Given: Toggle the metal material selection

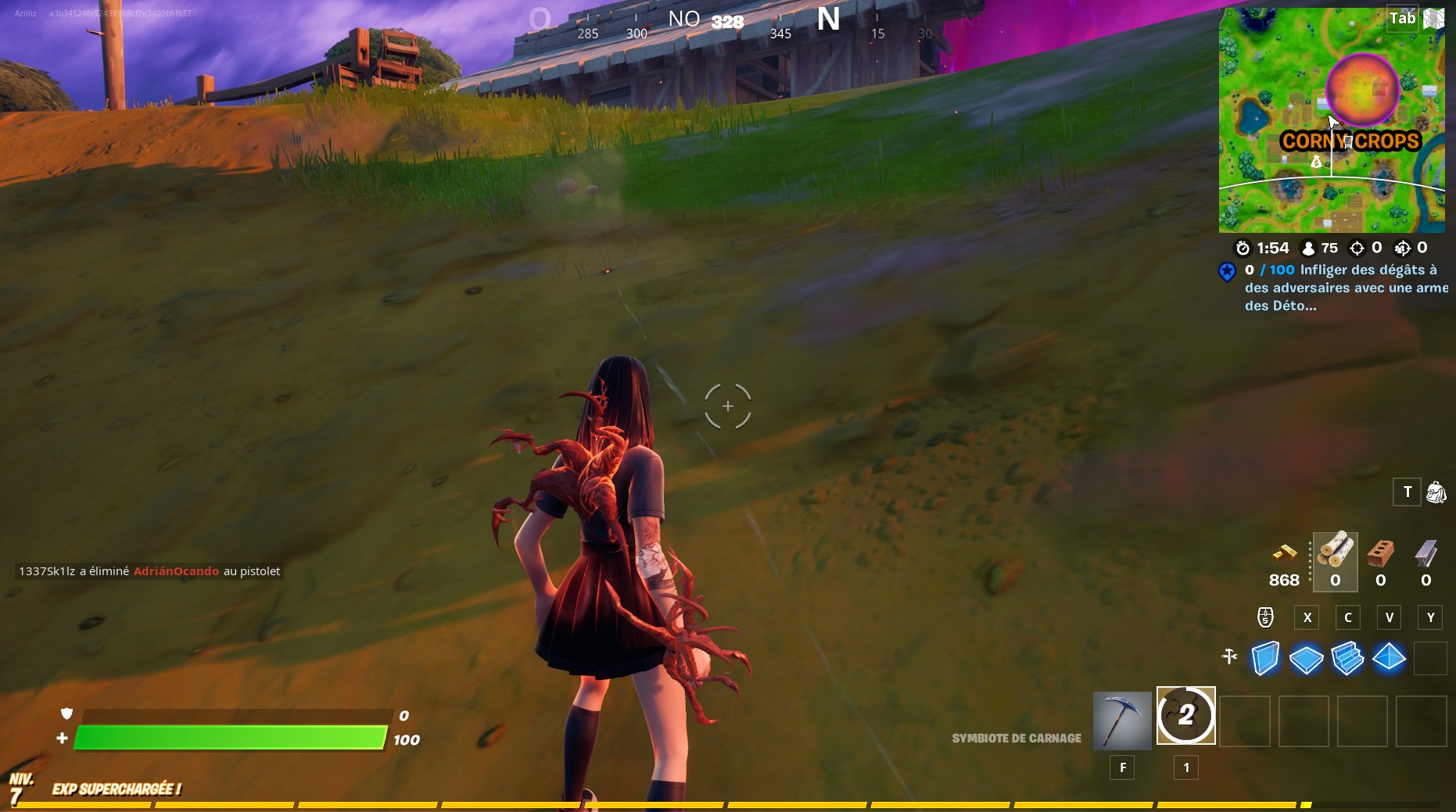Looking at the screenshot, I should pyautogui.click(x=1425, y=557).
